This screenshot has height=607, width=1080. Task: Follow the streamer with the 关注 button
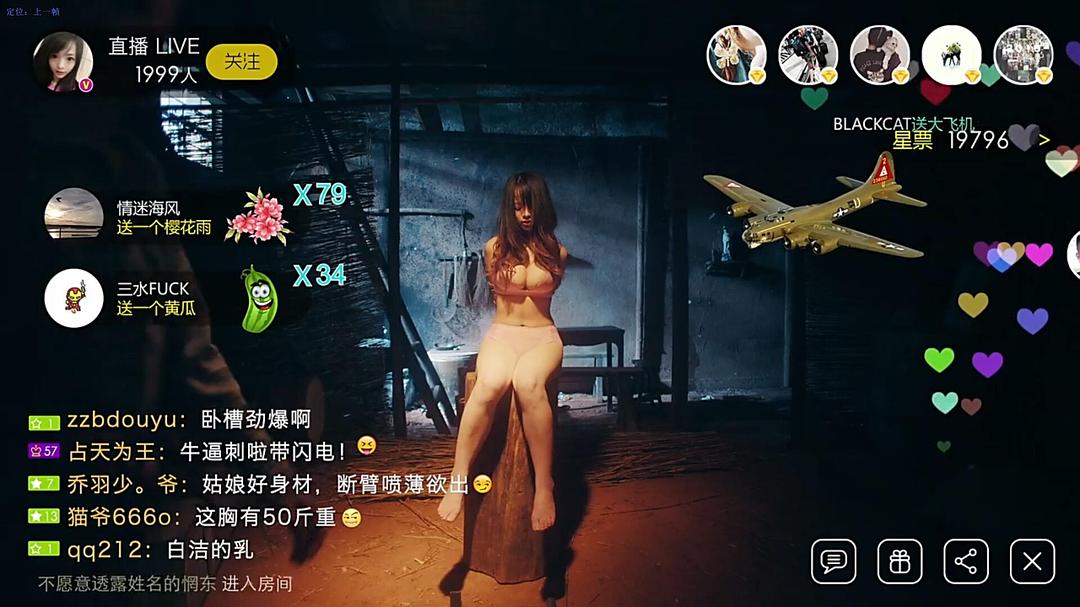(241, 62)
